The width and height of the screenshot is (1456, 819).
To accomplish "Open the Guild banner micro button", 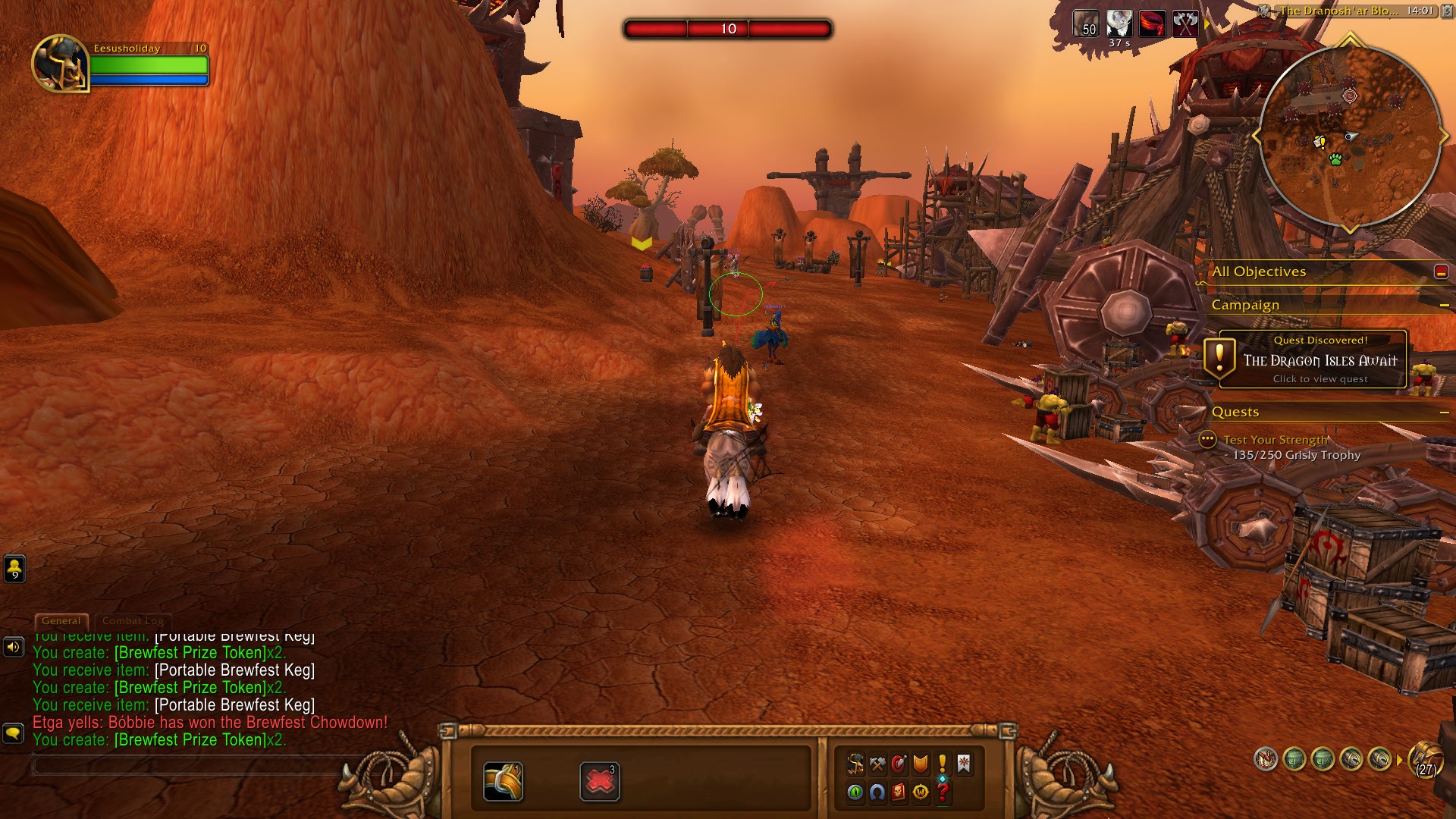I will [964, 764].
